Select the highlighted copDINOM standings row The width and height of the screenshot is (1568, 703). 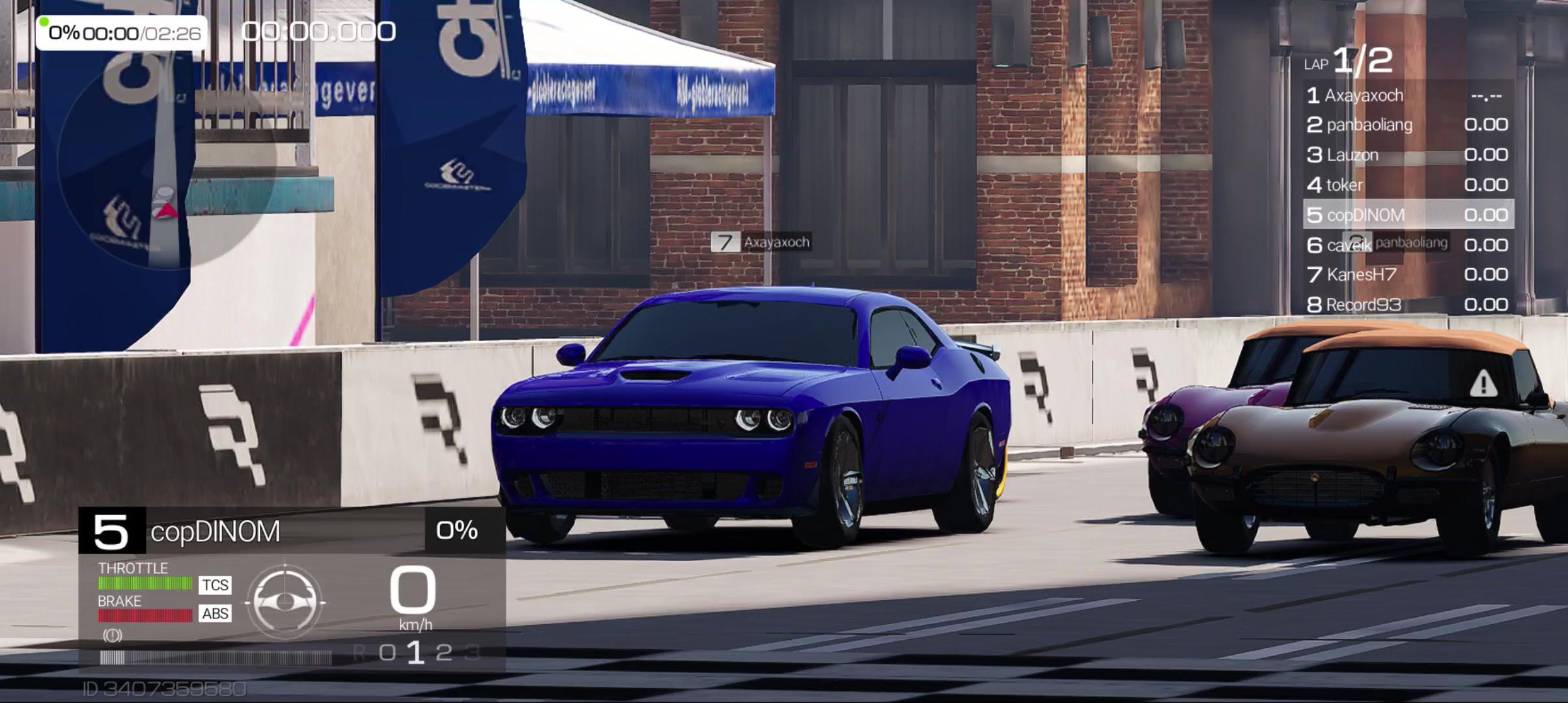pyautogui.click(x=1407, y=215)
